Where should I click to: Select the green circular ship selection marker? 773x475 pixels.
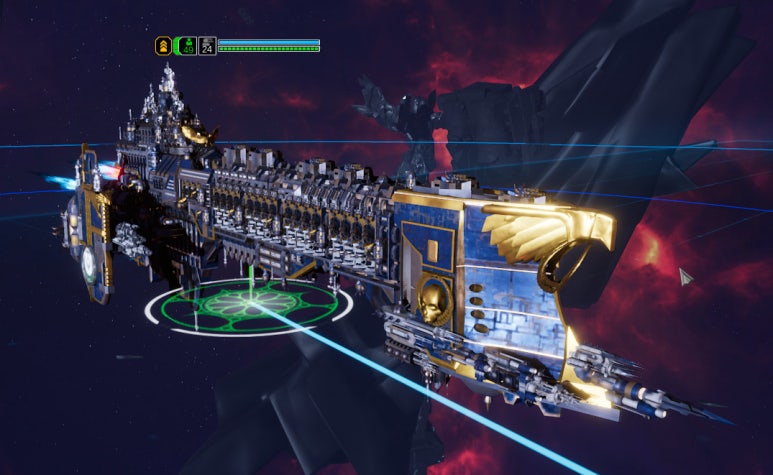pyautogui.click(x=248, y=306)
